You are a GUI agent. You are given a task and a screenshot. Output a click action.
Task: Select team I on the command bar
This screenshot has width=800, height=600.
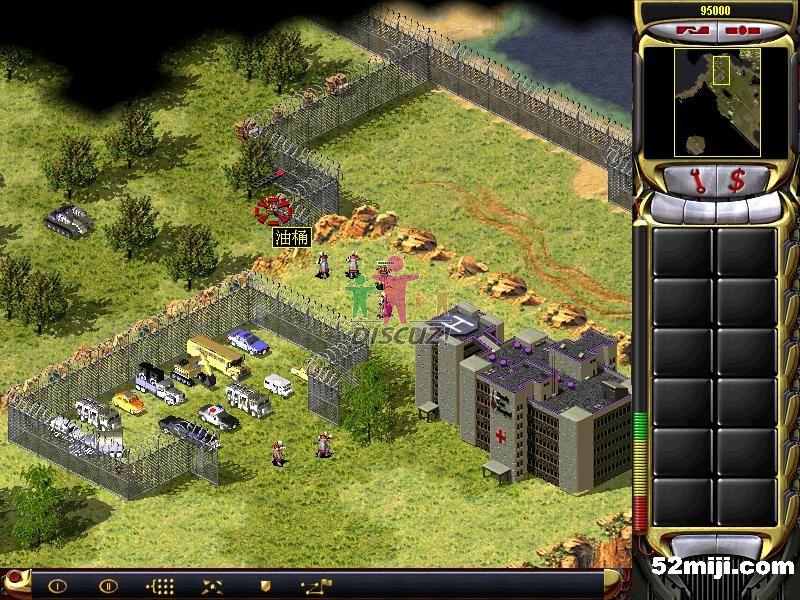57,585
